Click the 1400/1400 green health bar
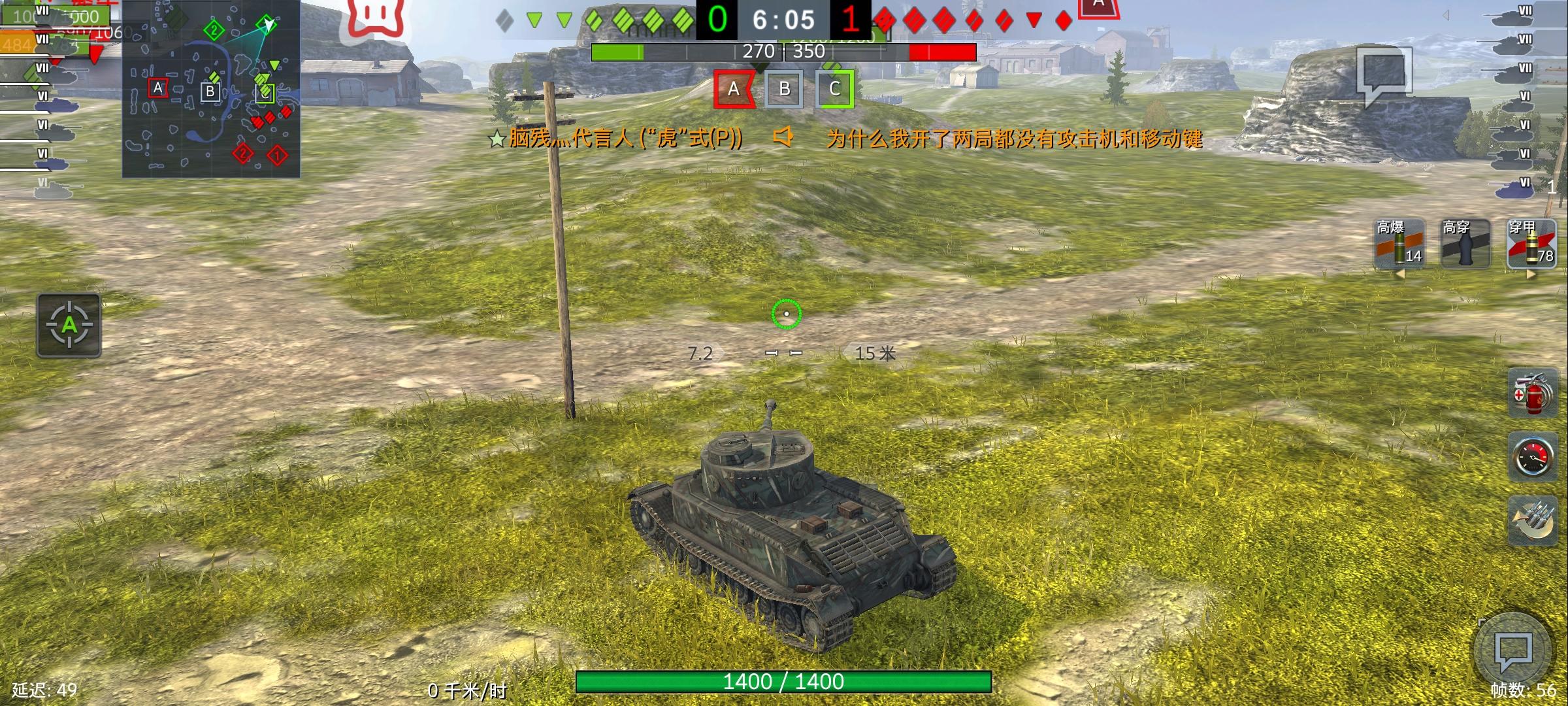 784,681
